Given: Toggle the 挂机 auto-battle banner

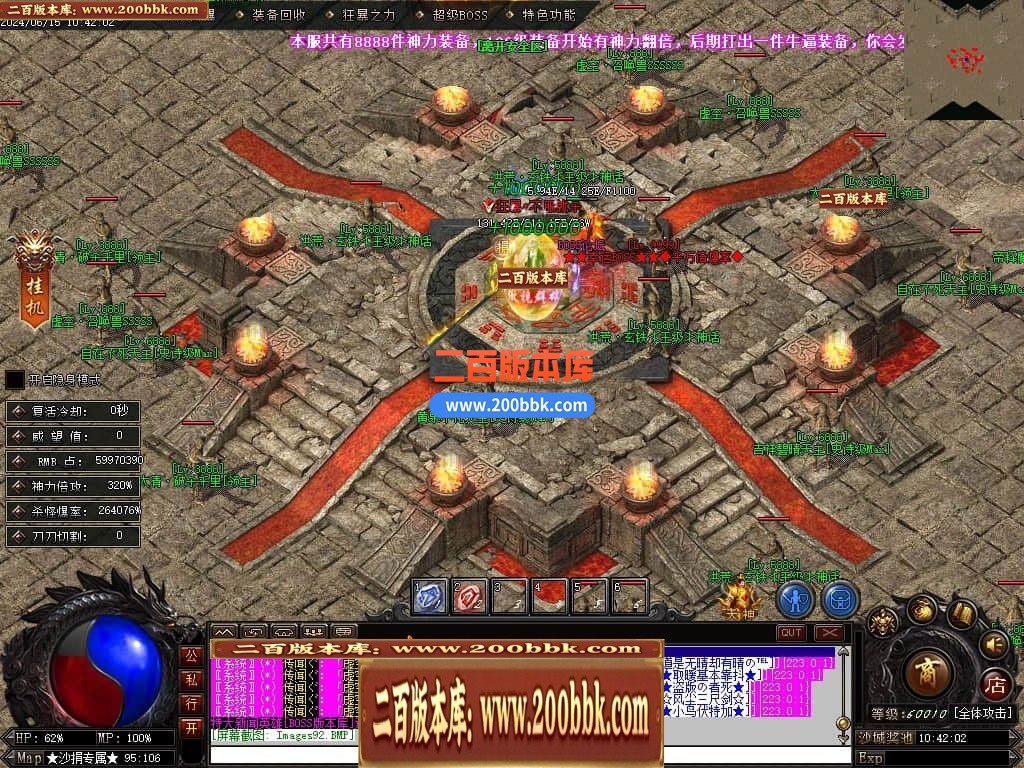Looking at the screenshot, I should (x=34, y=284).
